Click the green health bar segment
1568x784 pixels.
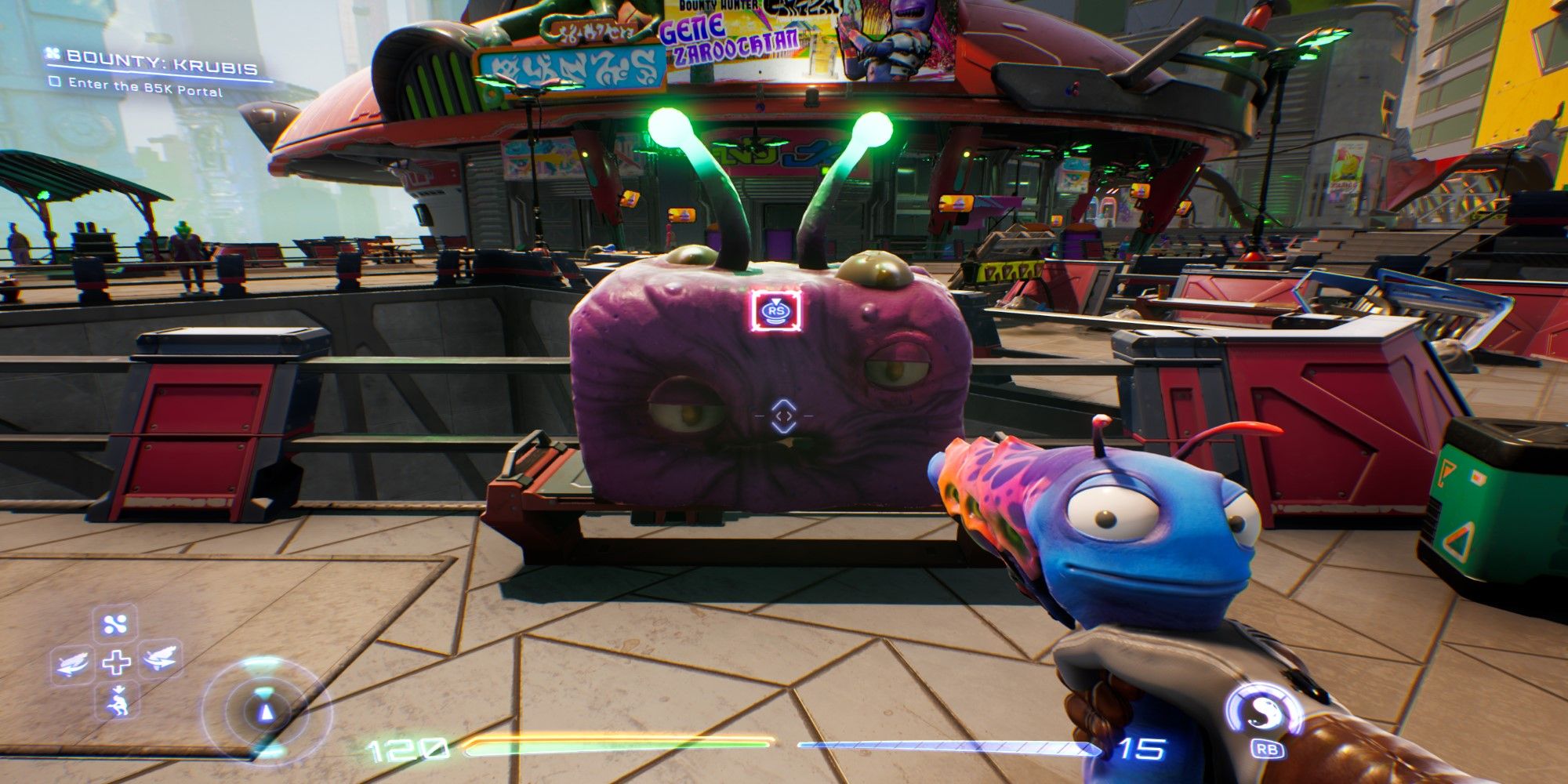pos(615,746)
